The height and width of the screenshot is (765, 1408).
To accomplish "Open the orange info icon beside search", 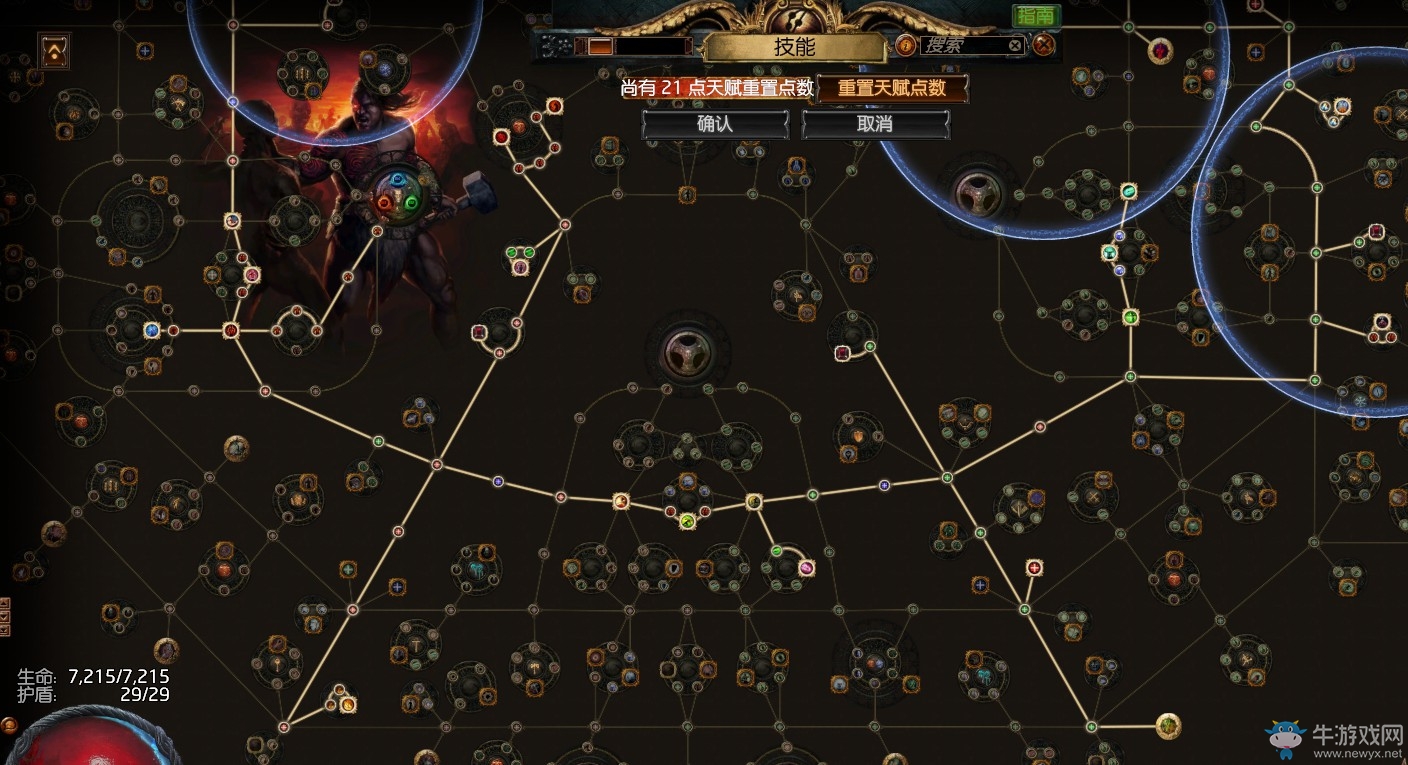I will point(904,45).
